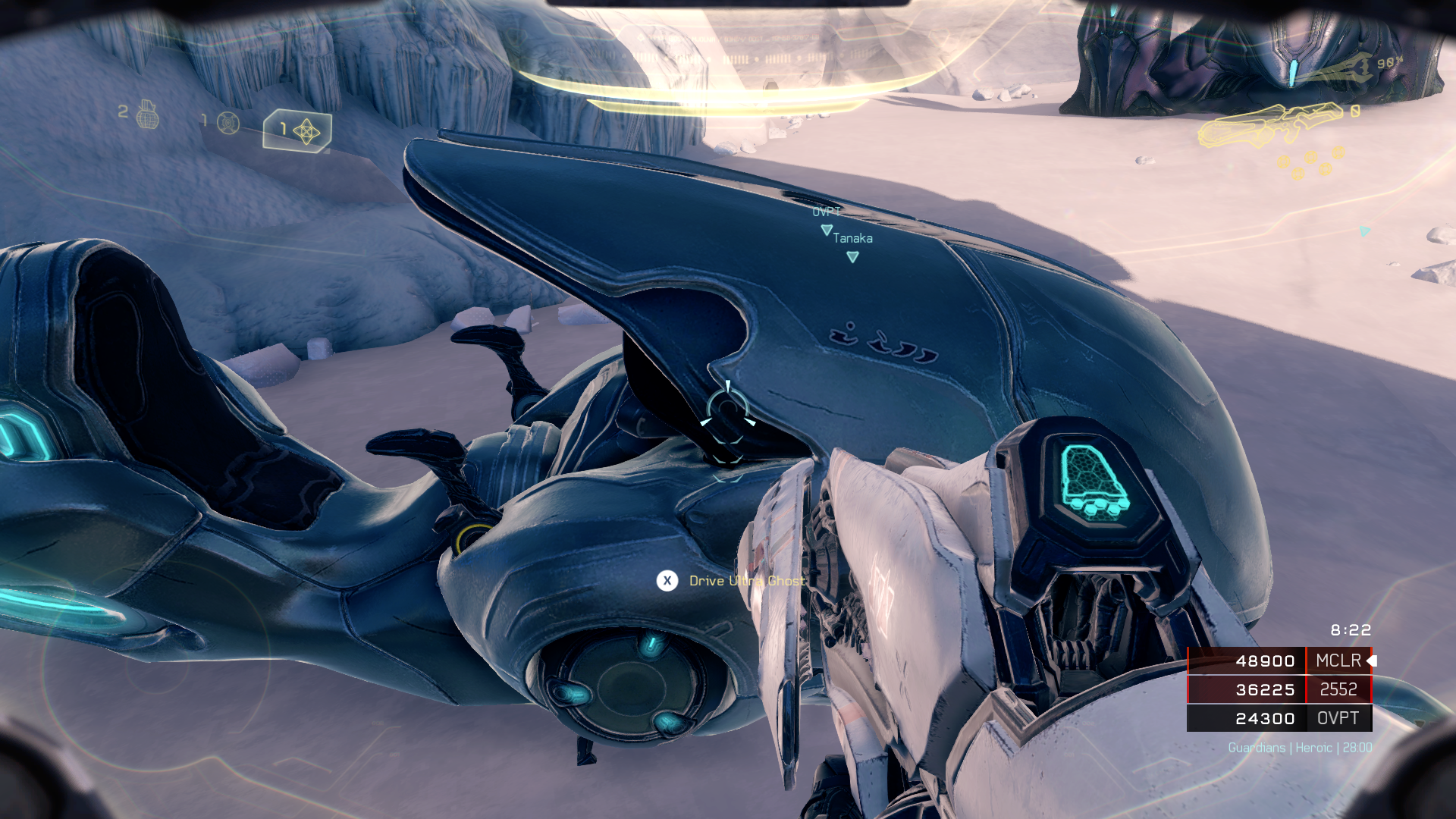Choose the OVPT row in the scoreboard

coord(1279,718)
